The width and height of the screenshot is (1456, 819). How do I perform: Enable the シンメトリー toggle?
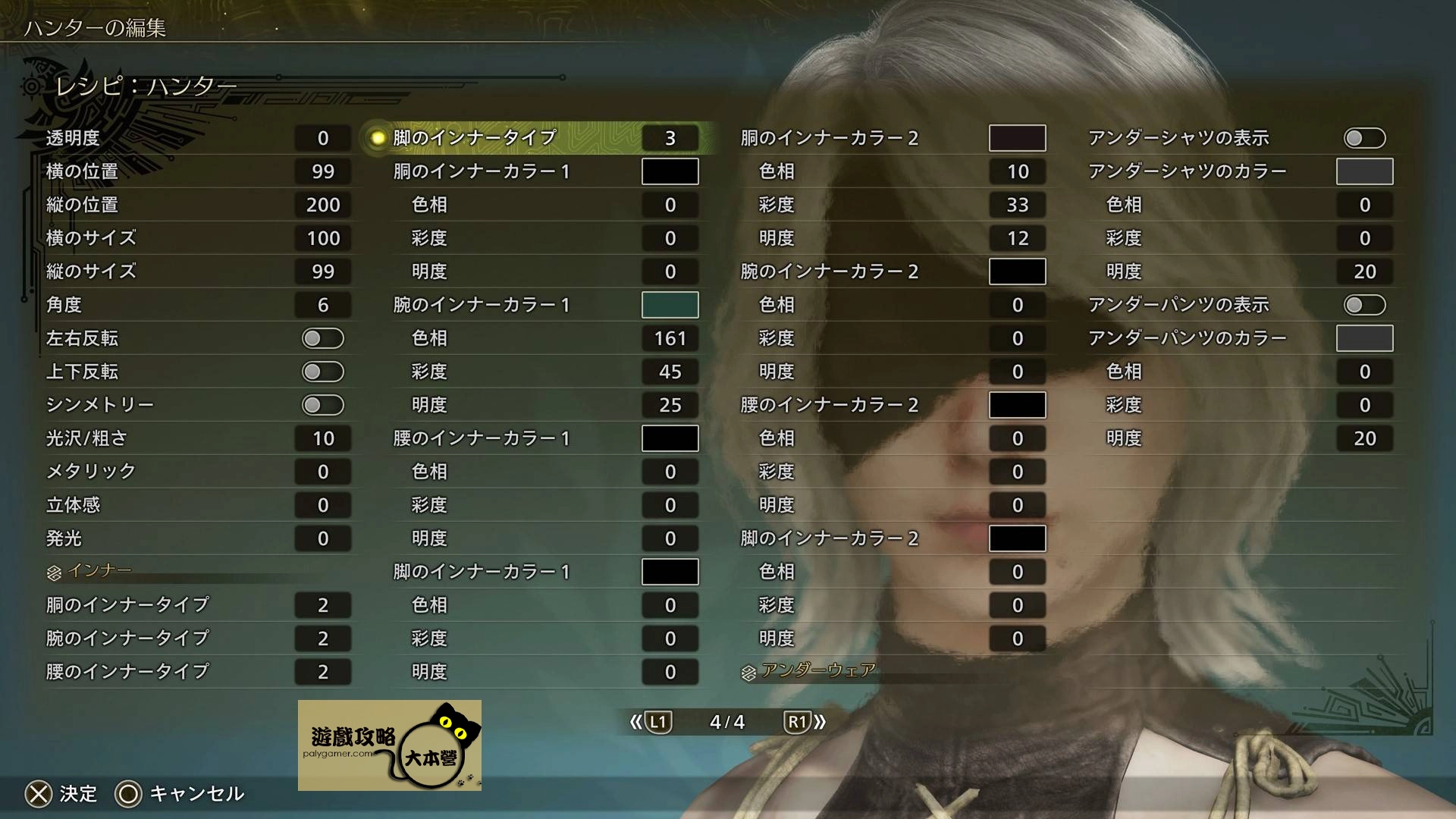[323, 405]
